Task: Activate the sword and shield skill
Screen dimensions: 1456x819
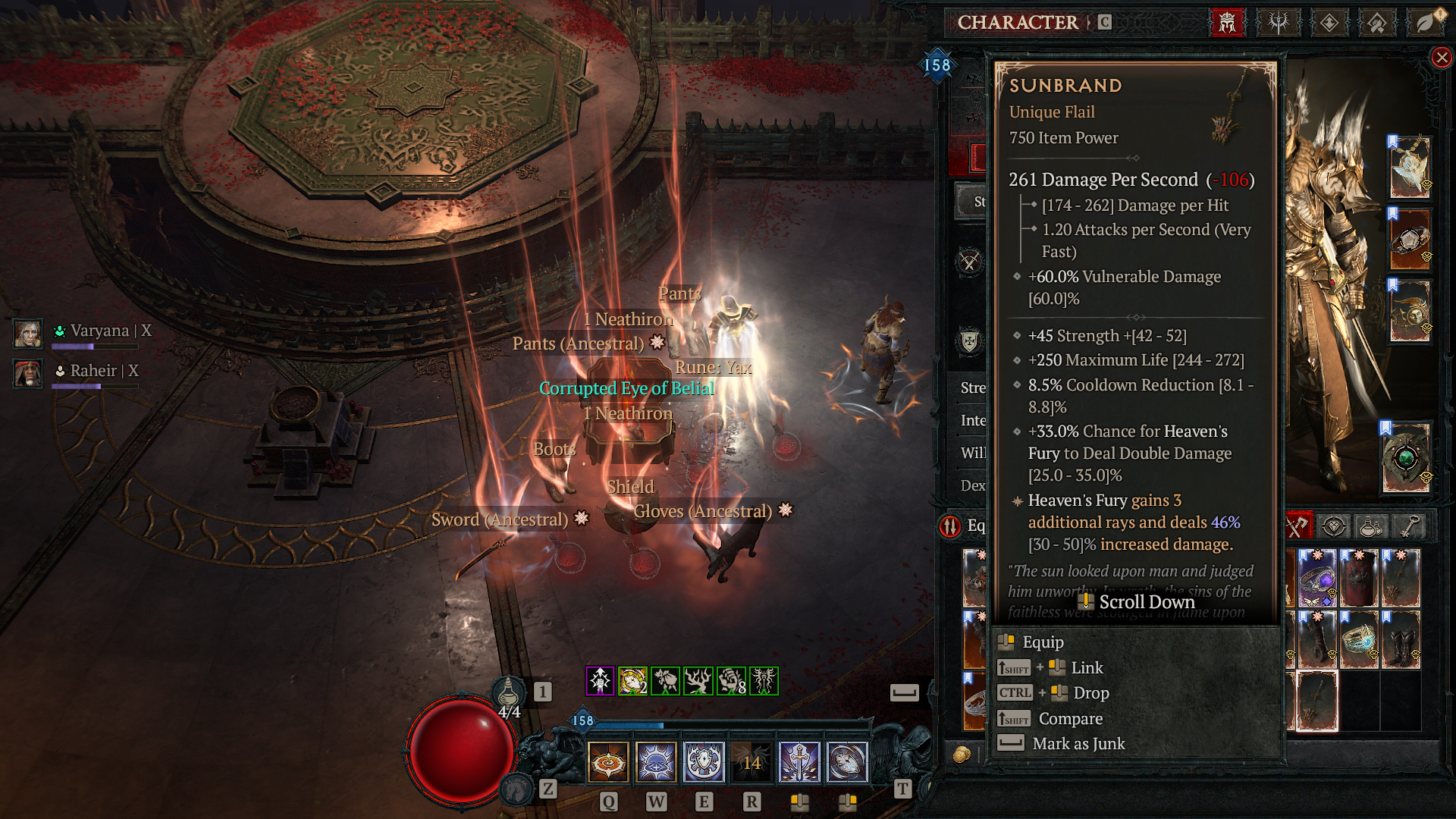Action: pyautogui.click(x=799, y=761)
